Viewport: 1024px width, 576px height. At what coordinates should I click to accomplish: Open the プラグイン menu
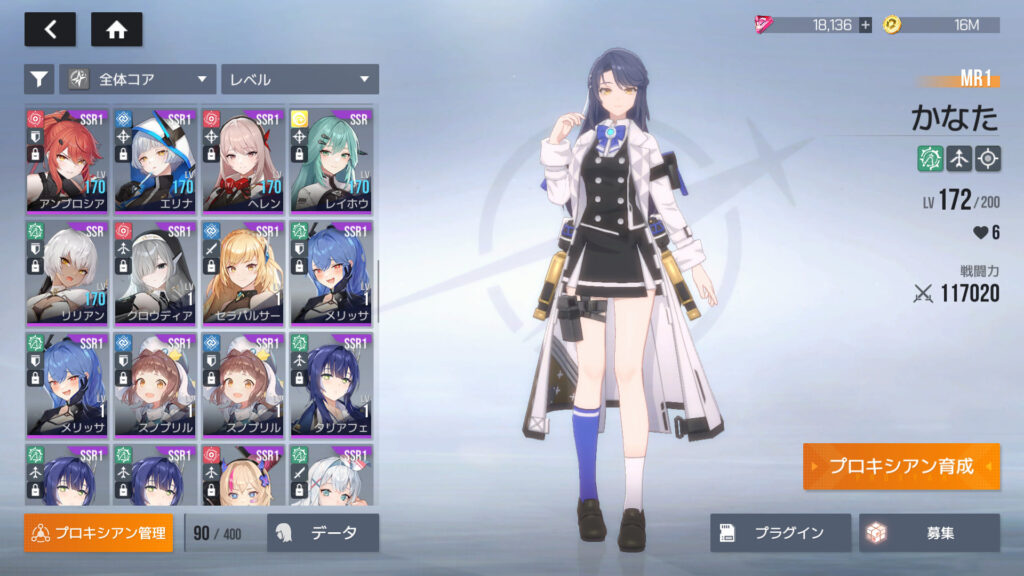coord(781,533)
